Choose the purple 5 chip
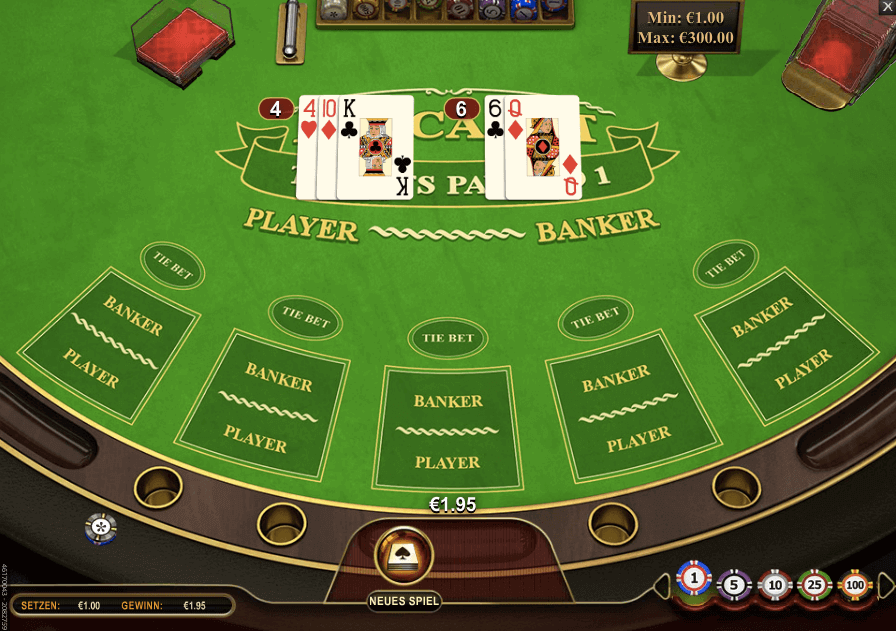Viewport: 896px width, 631px height. (734, 583)
